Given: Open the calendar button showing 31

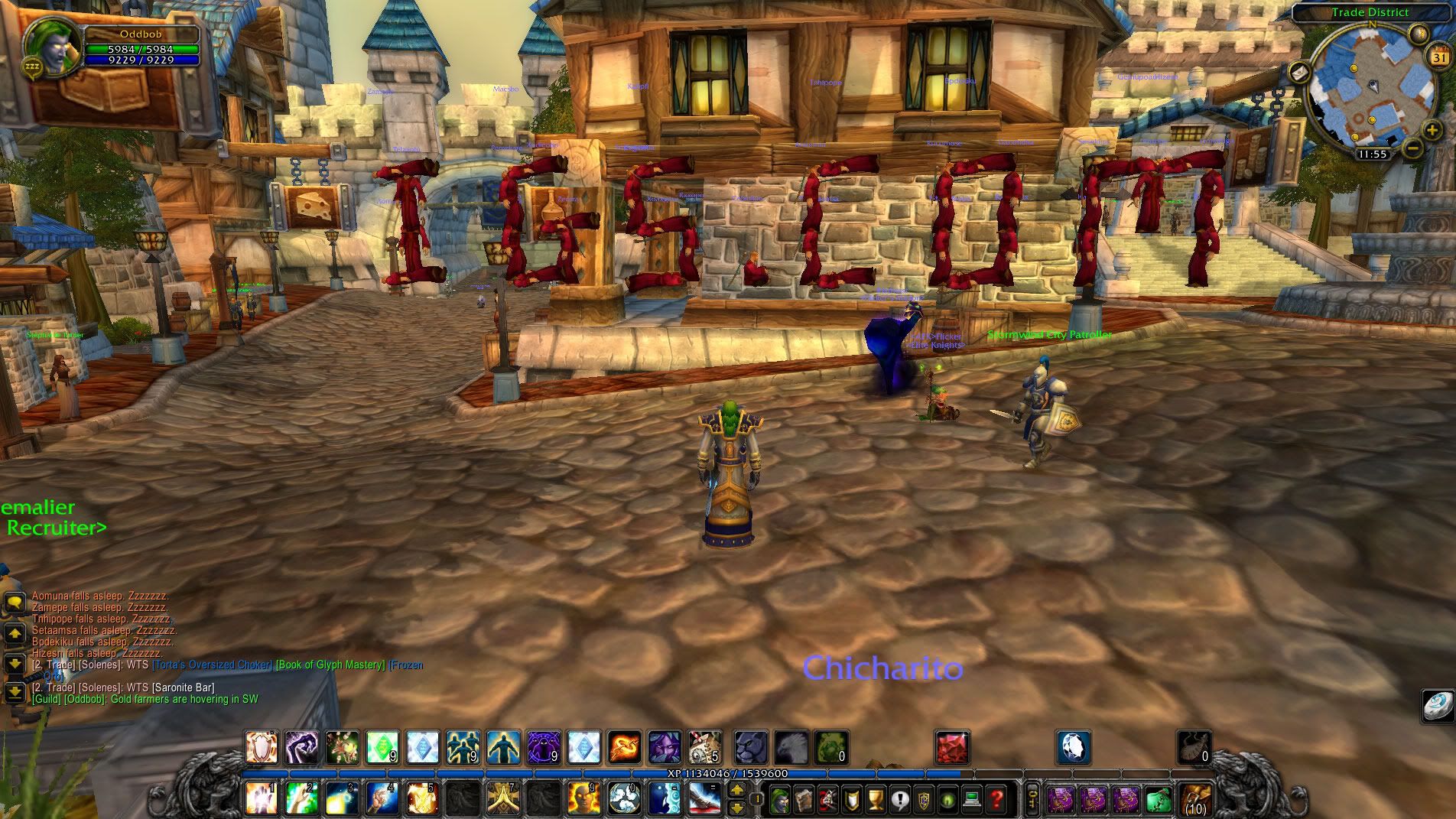Looking at the screenshot, I should click(1440, 57).
